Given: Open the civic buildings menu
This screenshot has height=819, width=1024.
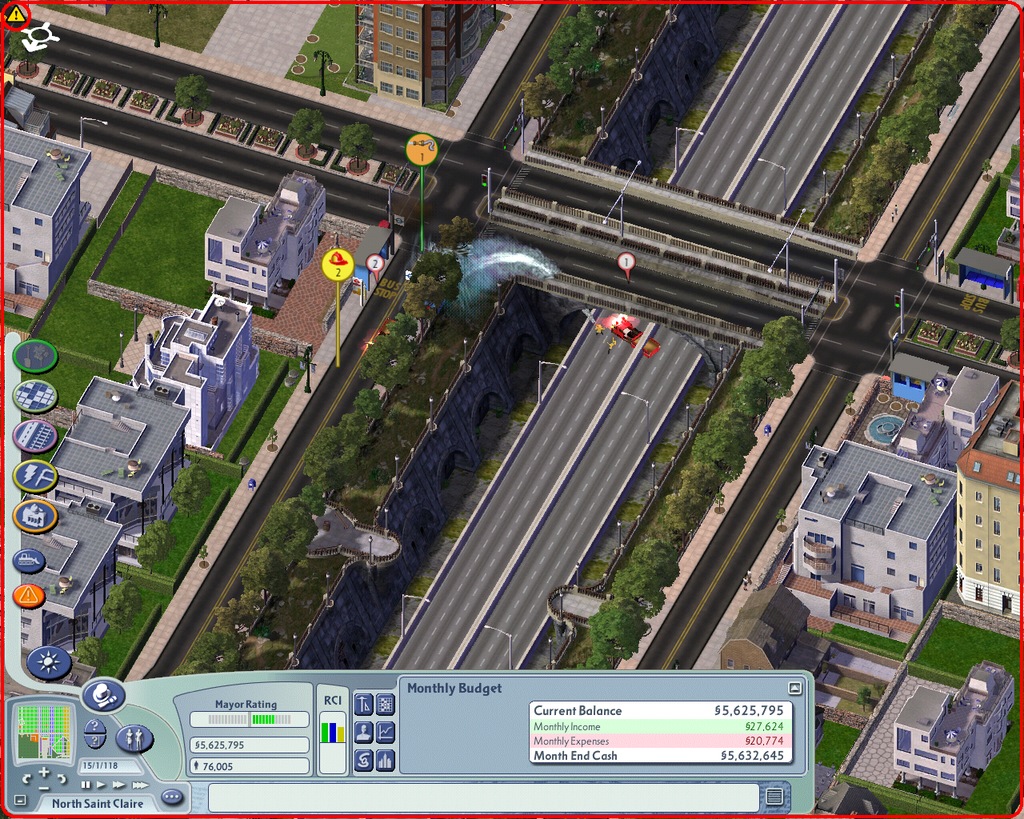Looking at the screenshot, I should 35,516.
